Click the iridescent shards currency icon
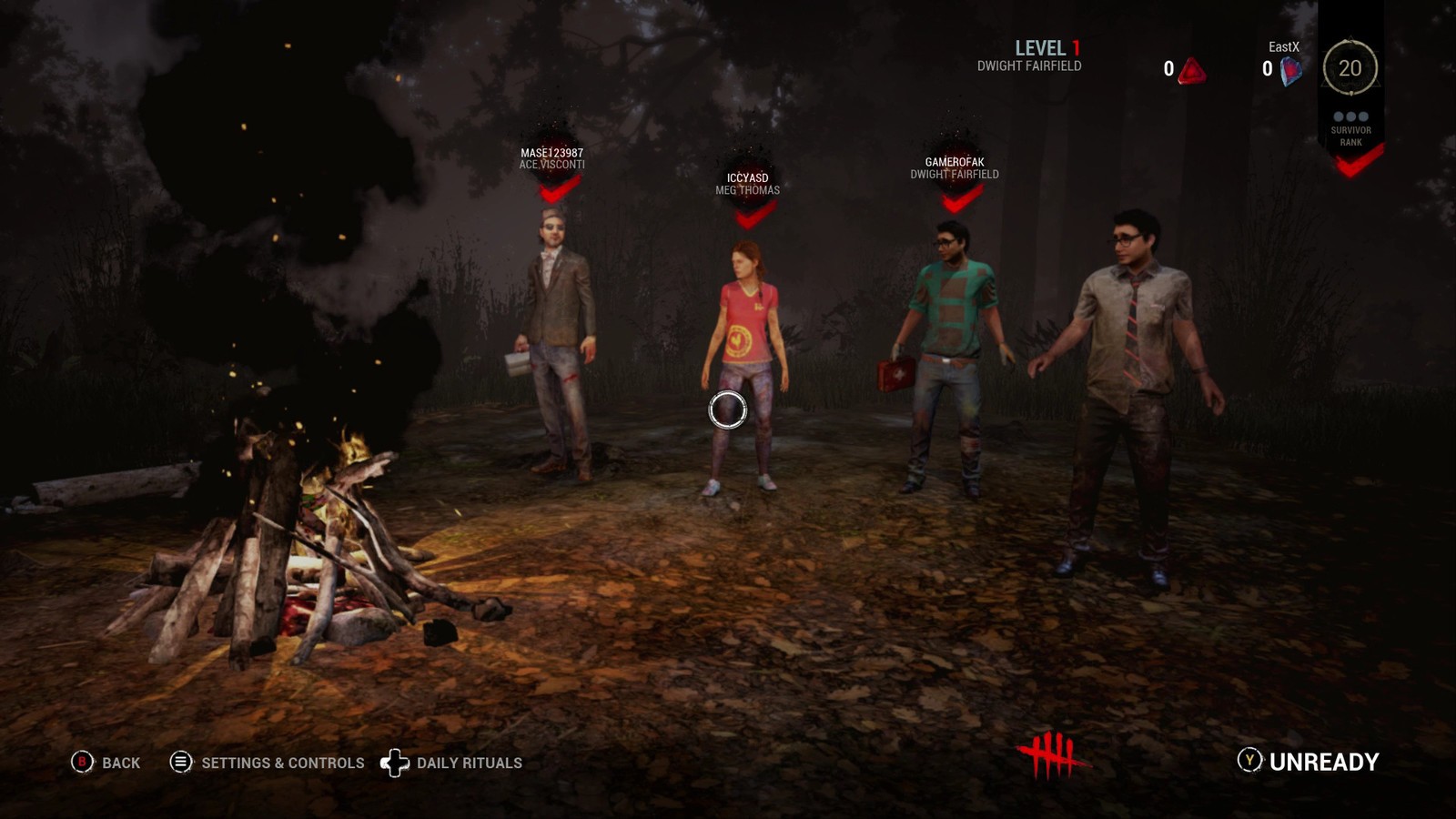 [1290, 70]
